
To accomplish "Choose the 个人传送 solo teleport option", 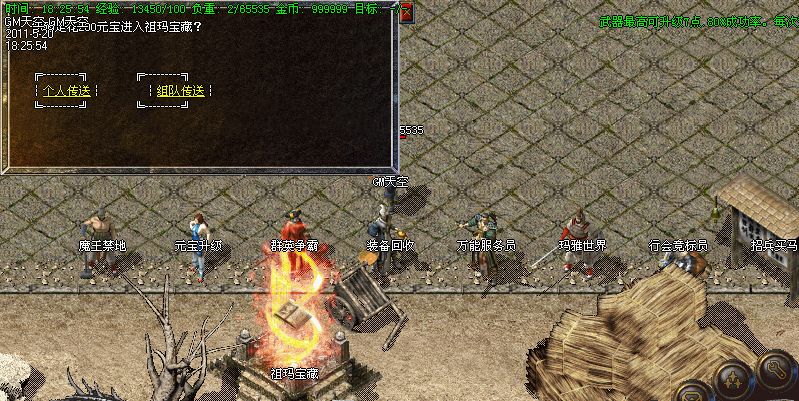I will coord(66,91).
